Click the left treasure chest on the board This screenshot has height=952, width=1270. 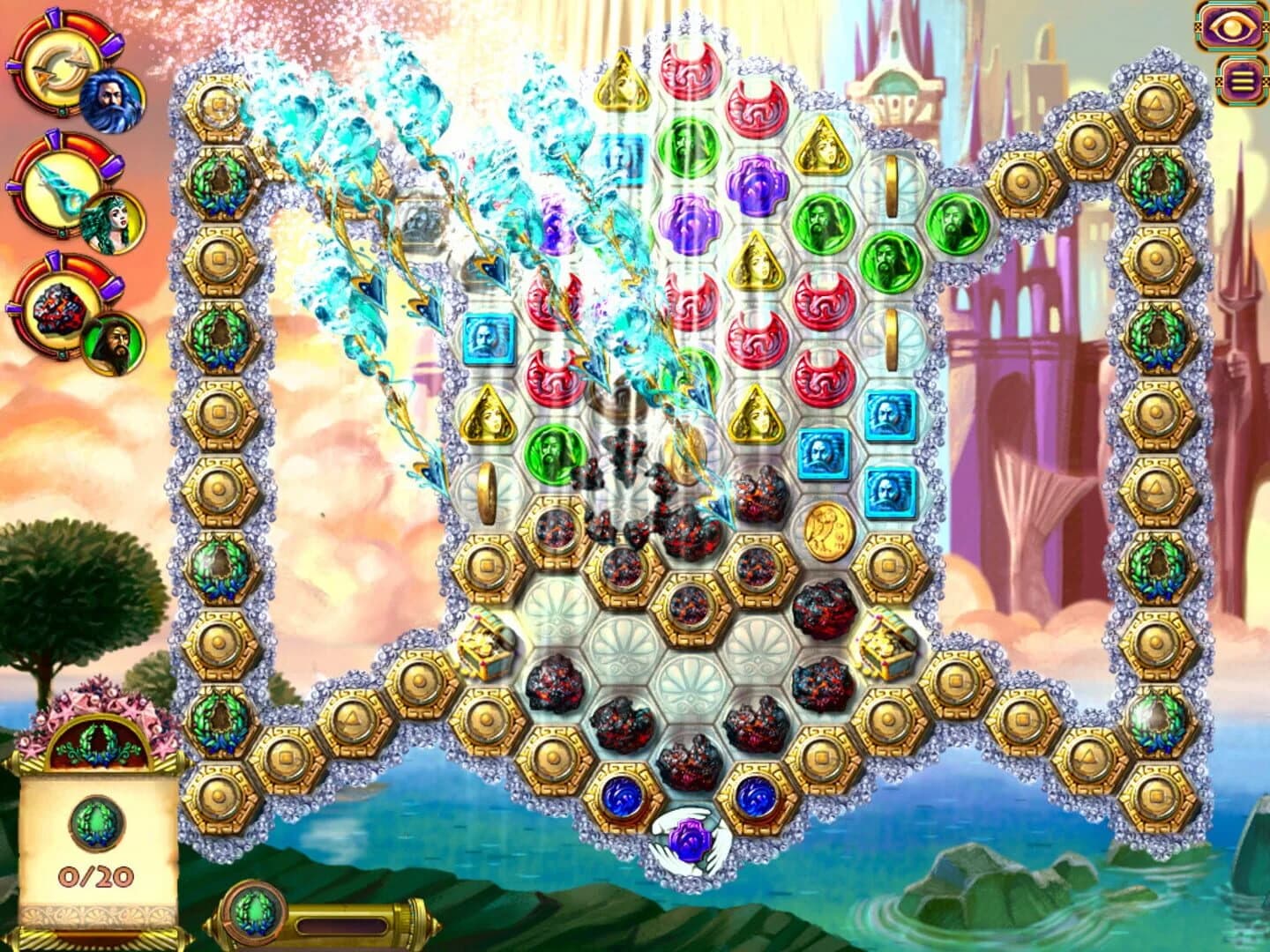(484, 647)
